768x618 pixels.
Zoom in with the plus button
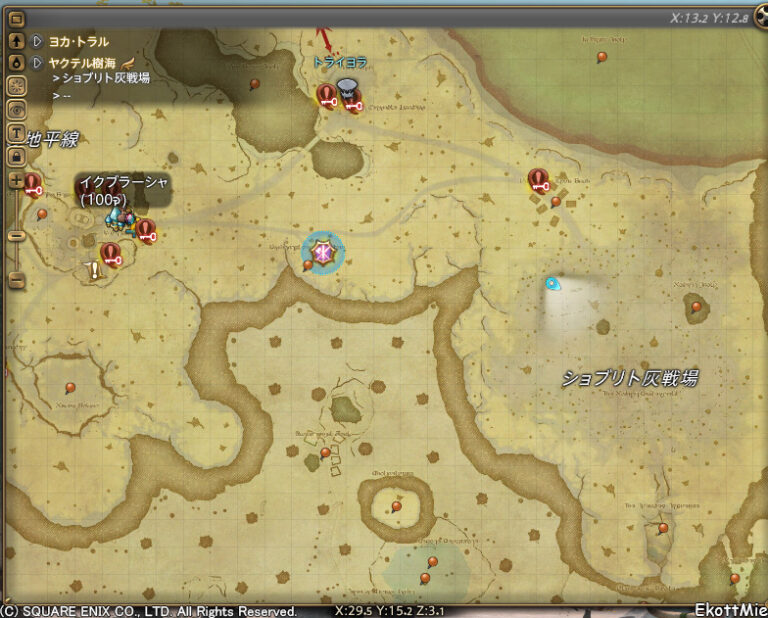(16, 181)
